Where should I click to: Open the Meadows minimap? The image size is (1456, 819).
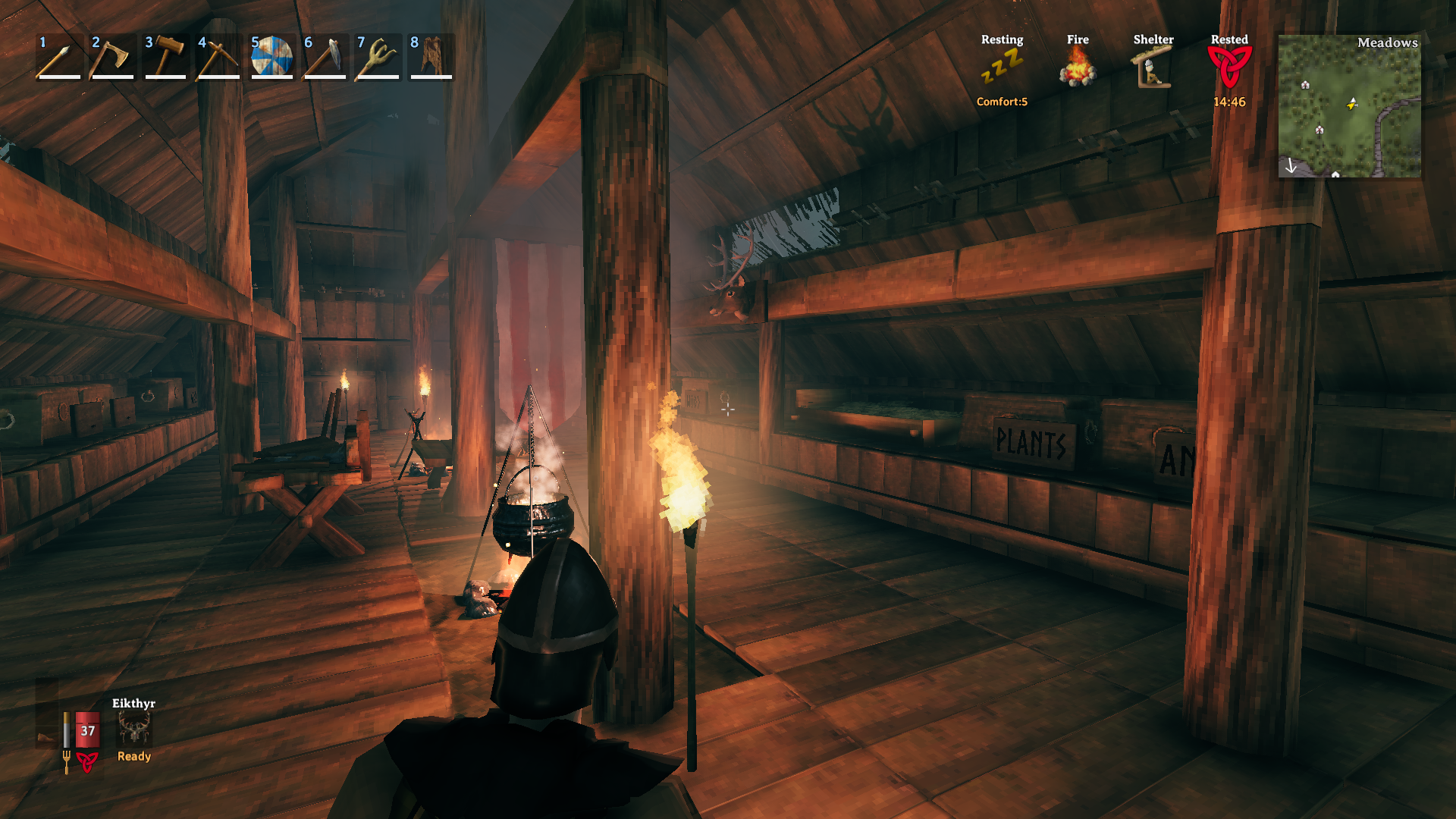click(1349, 106)
